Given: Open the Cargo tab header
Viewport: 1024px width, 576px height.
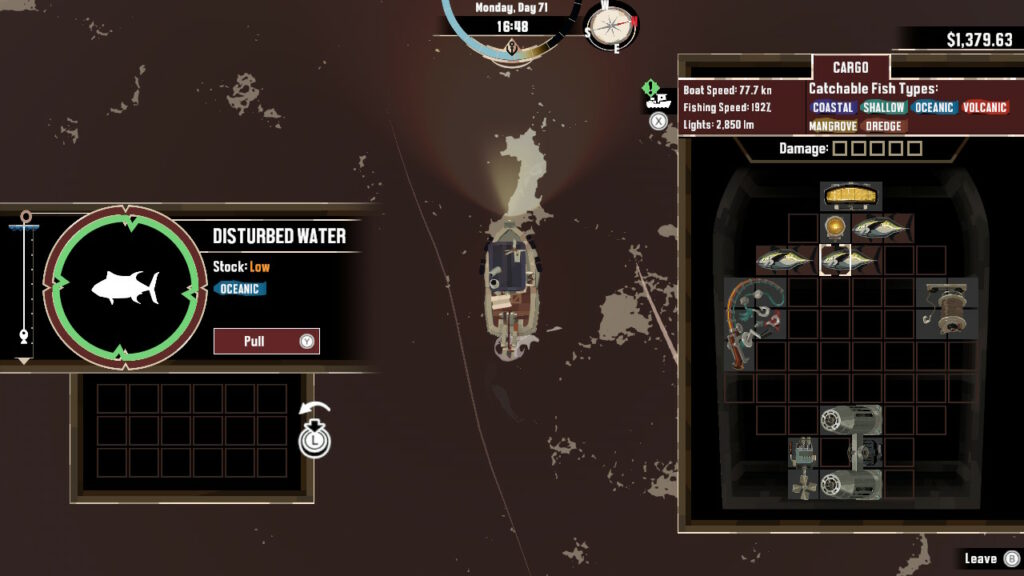Looking at the screenshot, I should pyautogui.click(x=851, y=68).
